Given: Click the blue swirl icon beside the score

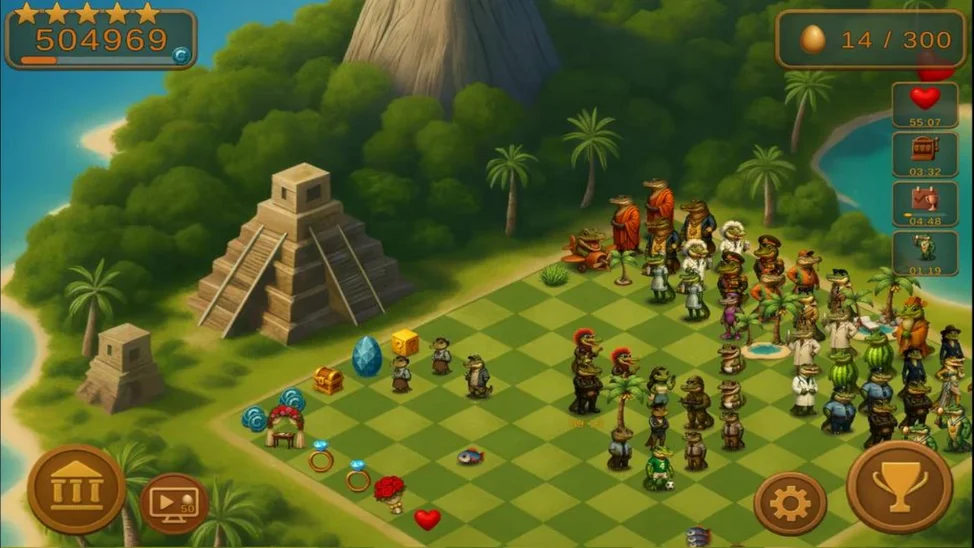Looking at the screenshot, I should (x=181, y=56).
